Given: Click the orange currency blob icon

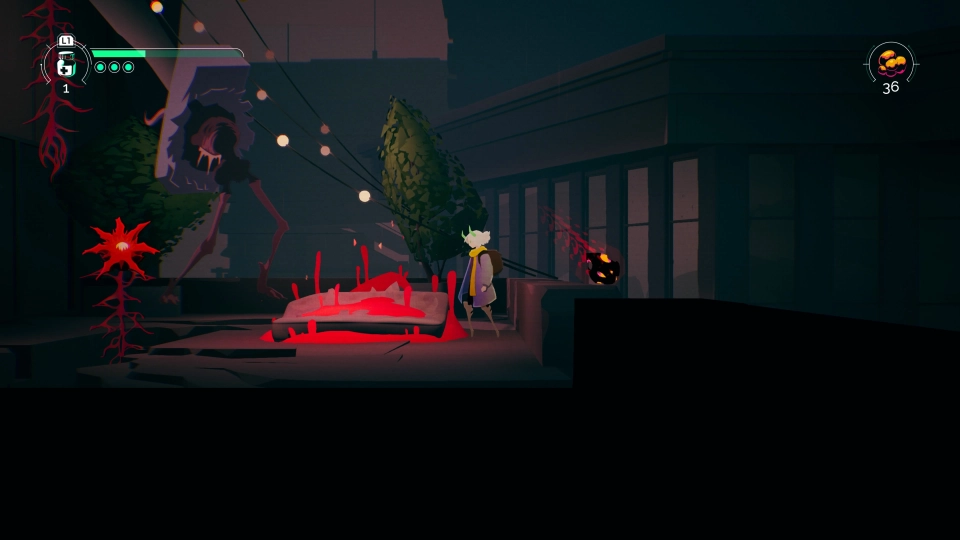Looking at the screenshot, I should point(890,62).
